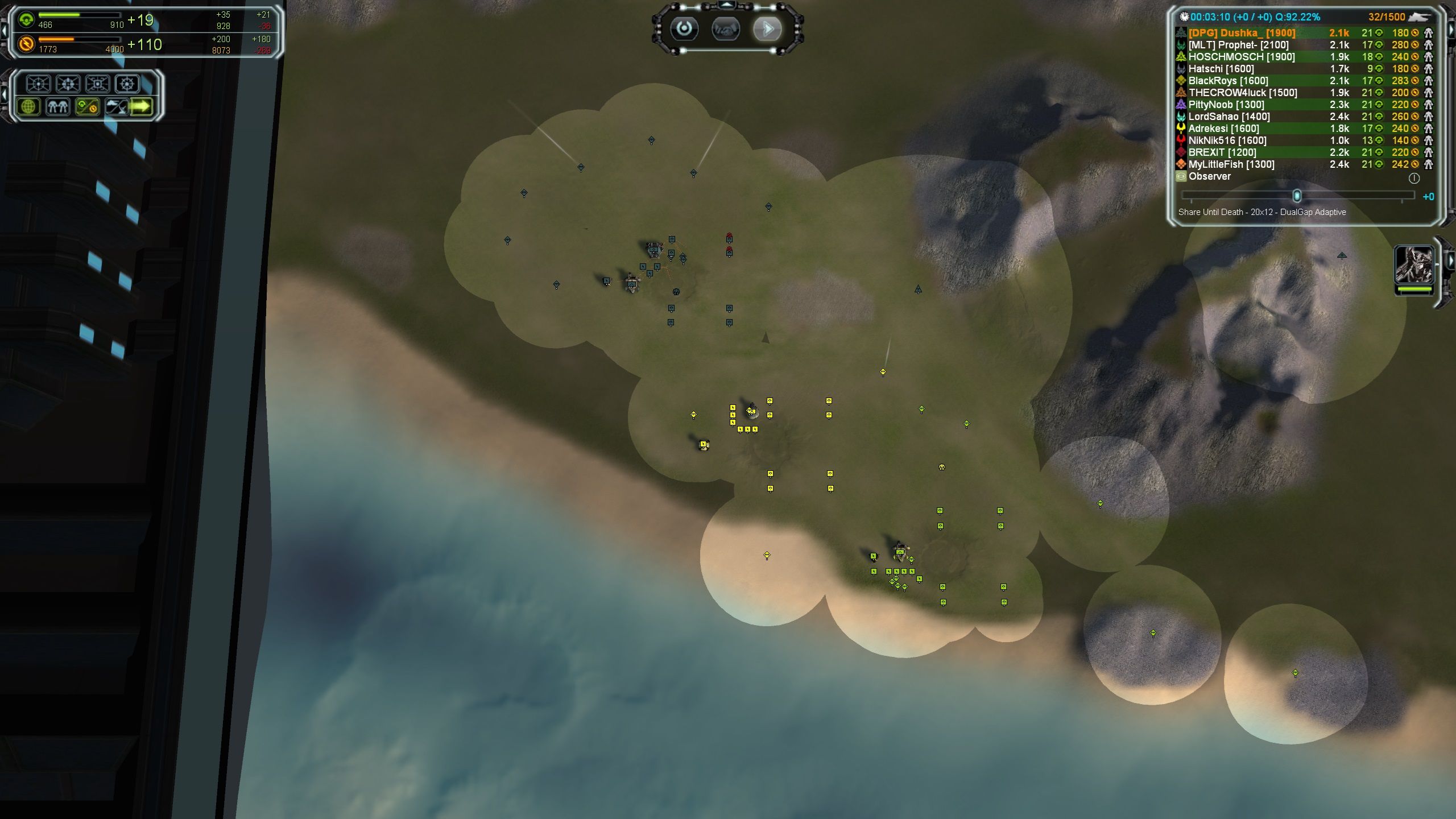1456x819 pixels.
Task: Click the clock icon beside game timer
Action: (x=1184, y=17)
